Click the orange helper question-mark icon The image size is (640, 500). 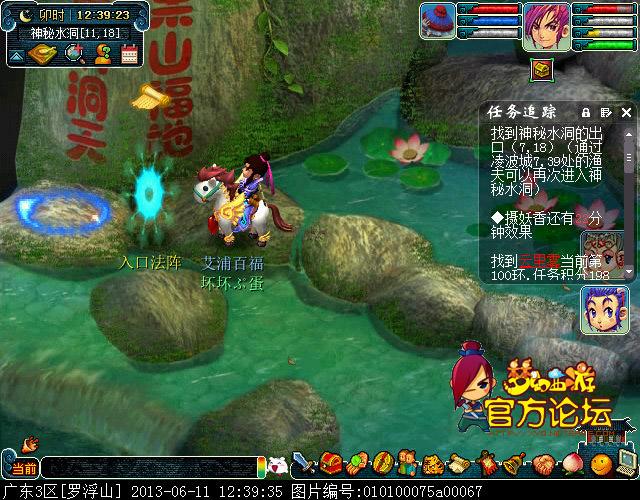102,53
